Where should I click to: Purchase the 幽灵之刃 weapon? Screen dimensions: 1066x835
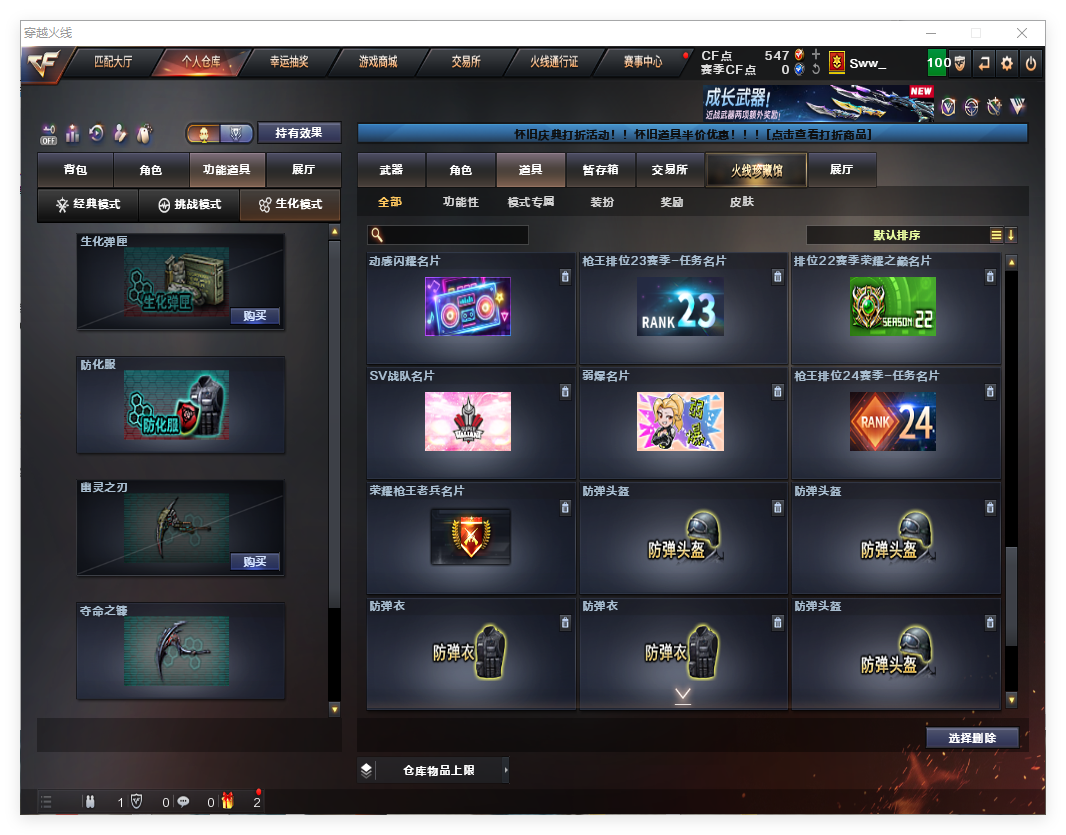[x=255, y=562]
